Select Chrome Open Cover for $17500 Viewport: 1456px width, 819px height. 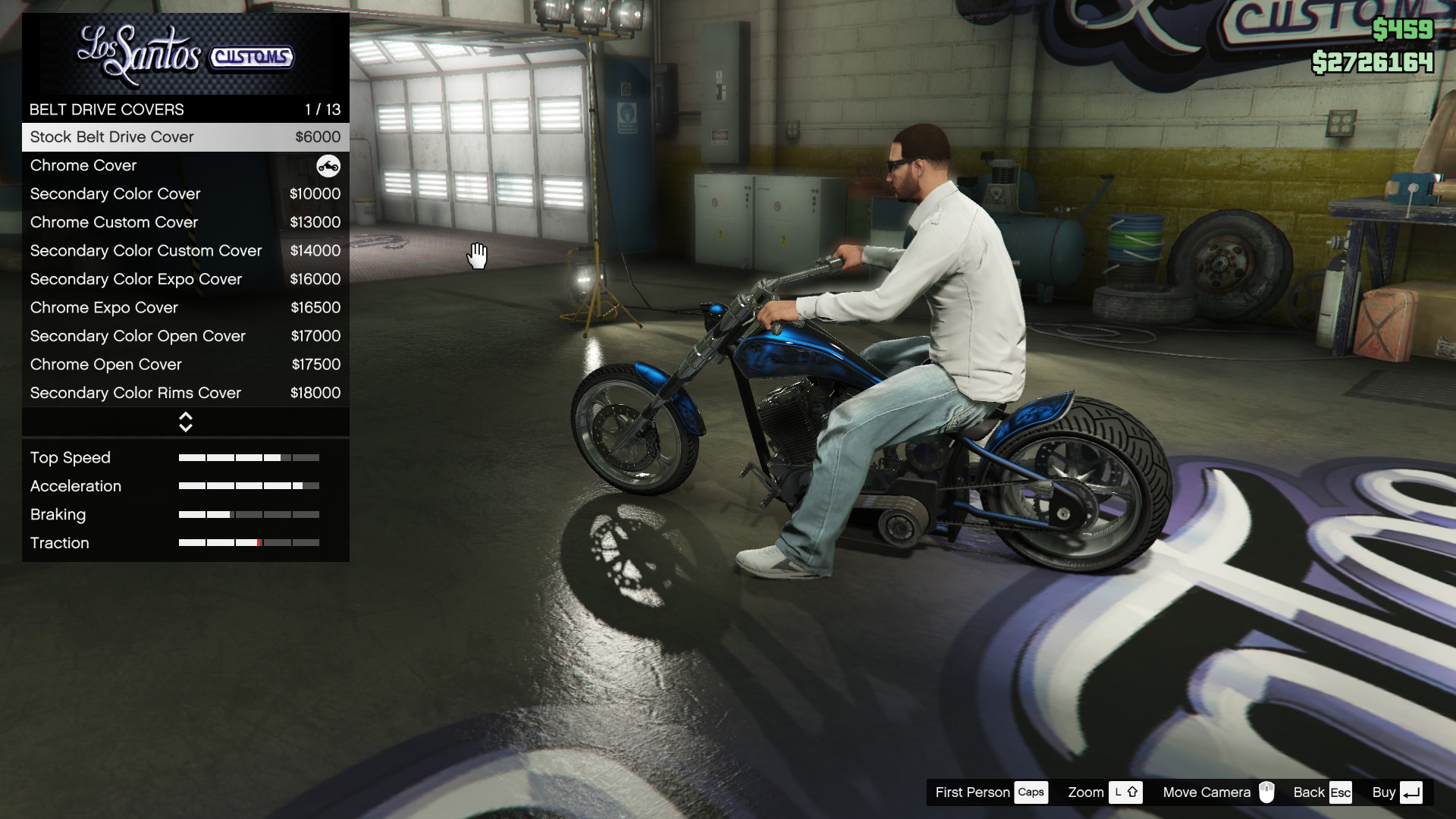(185, 365)
